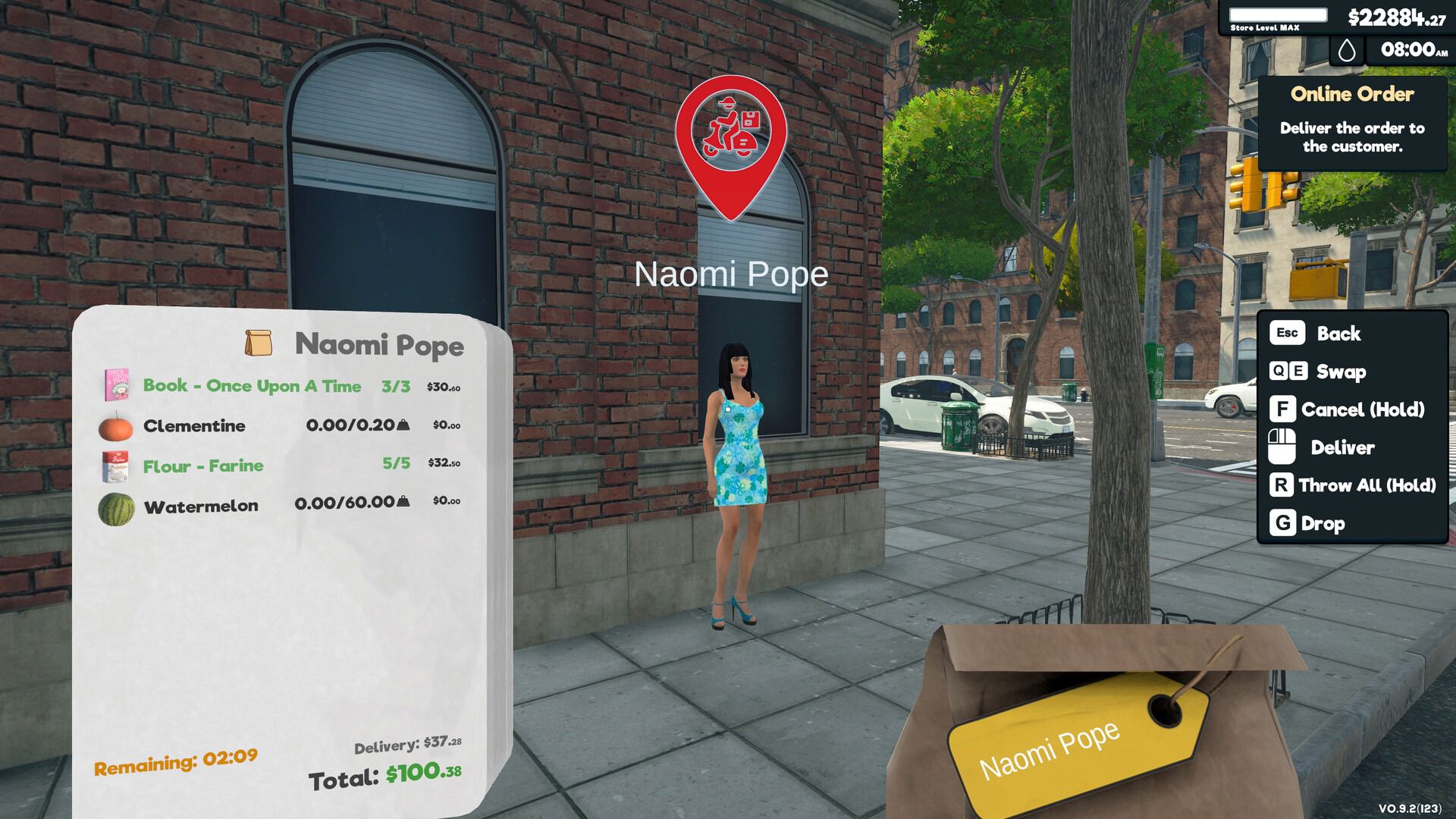Click the water droplet icon near the clock
The image size is (1456, 819).
1345,52
